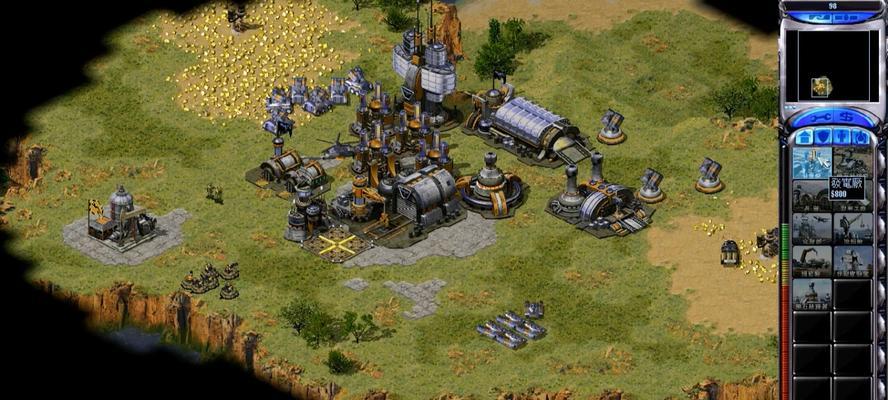Viewport: 888px width, 400px height.
Task: Queue the last structure in the build list
Action: (812, 294)
